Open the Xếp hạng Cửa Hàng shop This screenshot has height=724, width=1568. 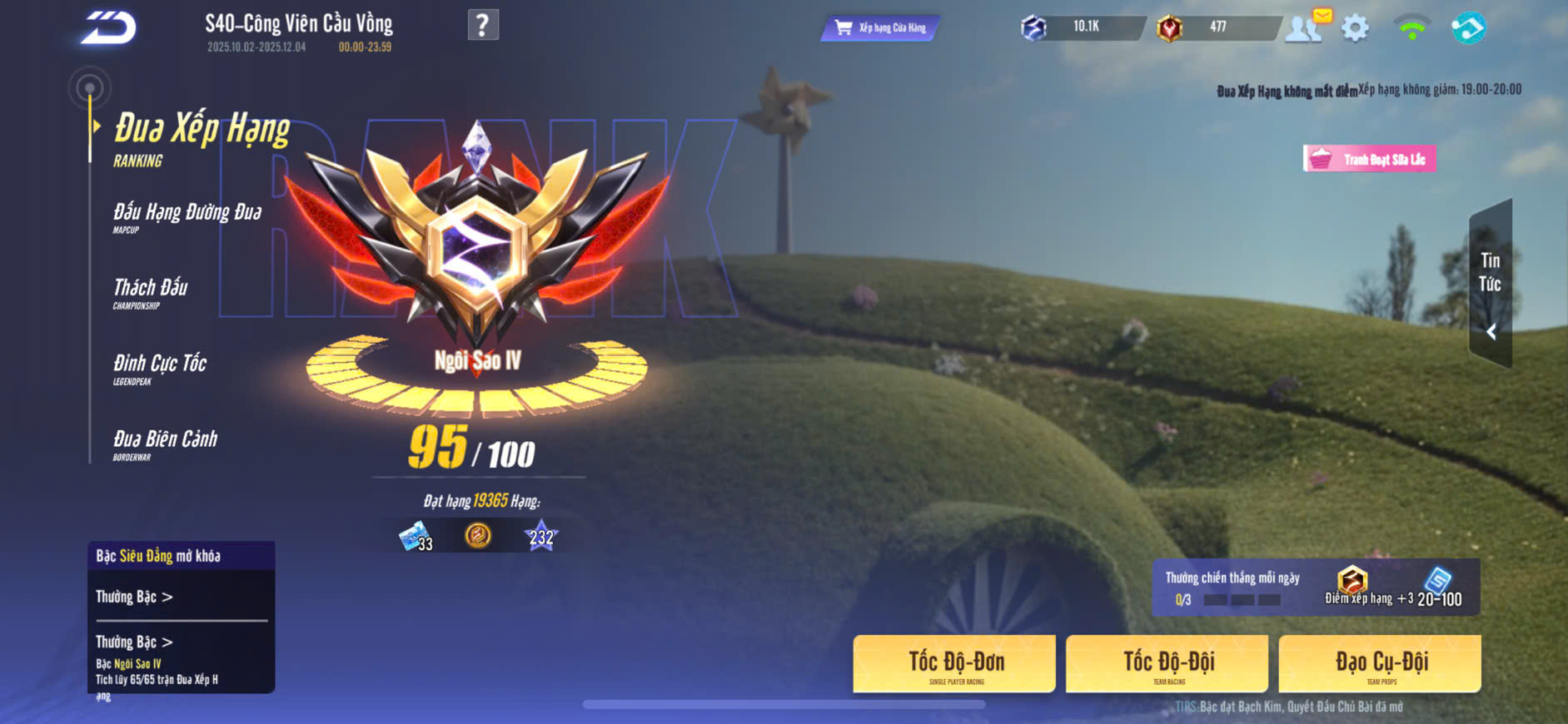(880, 27)
